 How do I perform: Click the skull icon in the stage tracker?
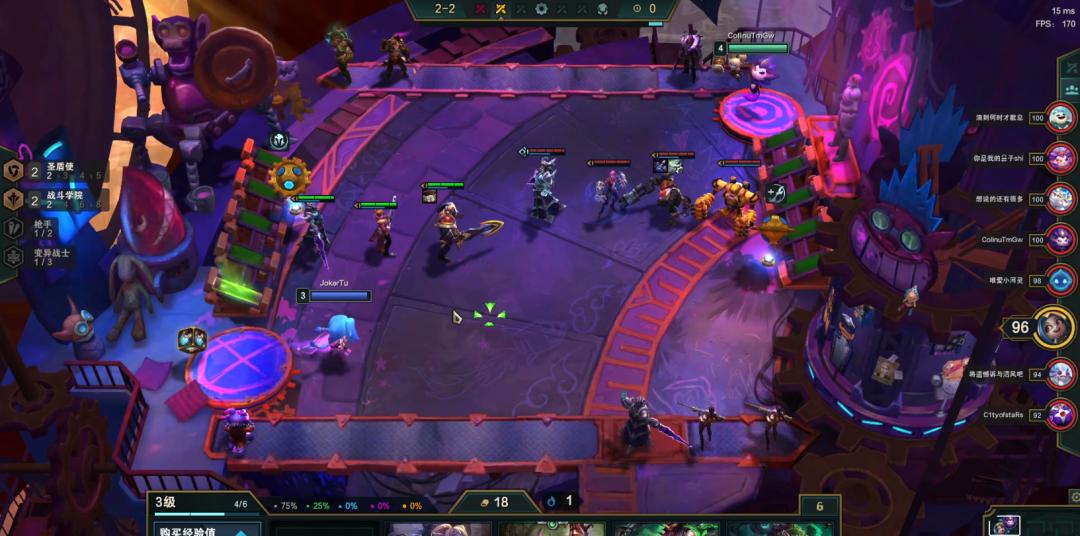coord(602,9)
